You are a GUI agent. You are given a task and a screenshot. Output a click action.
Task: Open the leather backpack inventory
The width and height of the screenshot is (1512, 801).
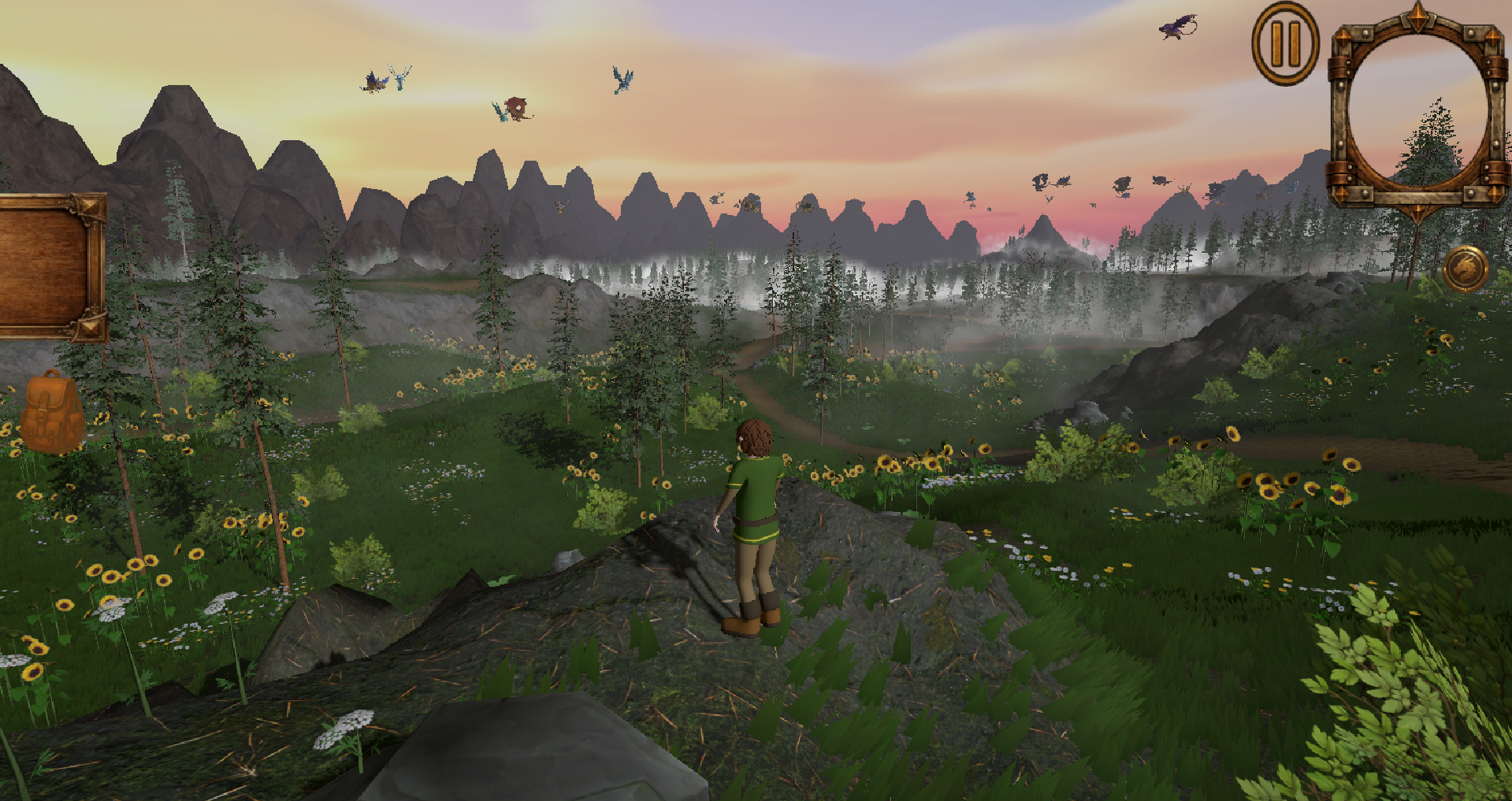[x=52, y=412]
